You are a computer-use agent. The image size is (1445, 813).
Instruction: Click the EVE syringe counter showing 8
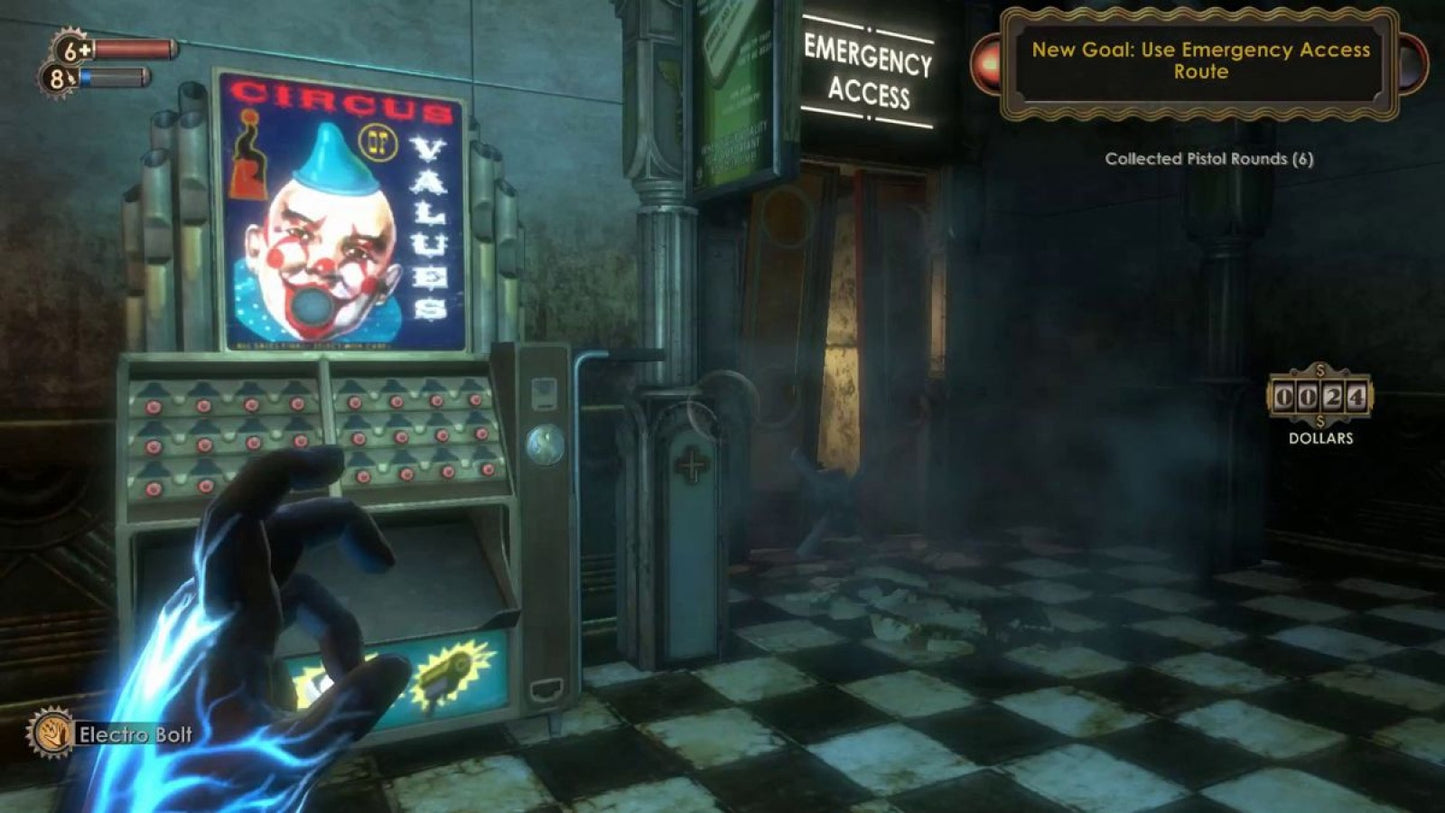(58, 76)
